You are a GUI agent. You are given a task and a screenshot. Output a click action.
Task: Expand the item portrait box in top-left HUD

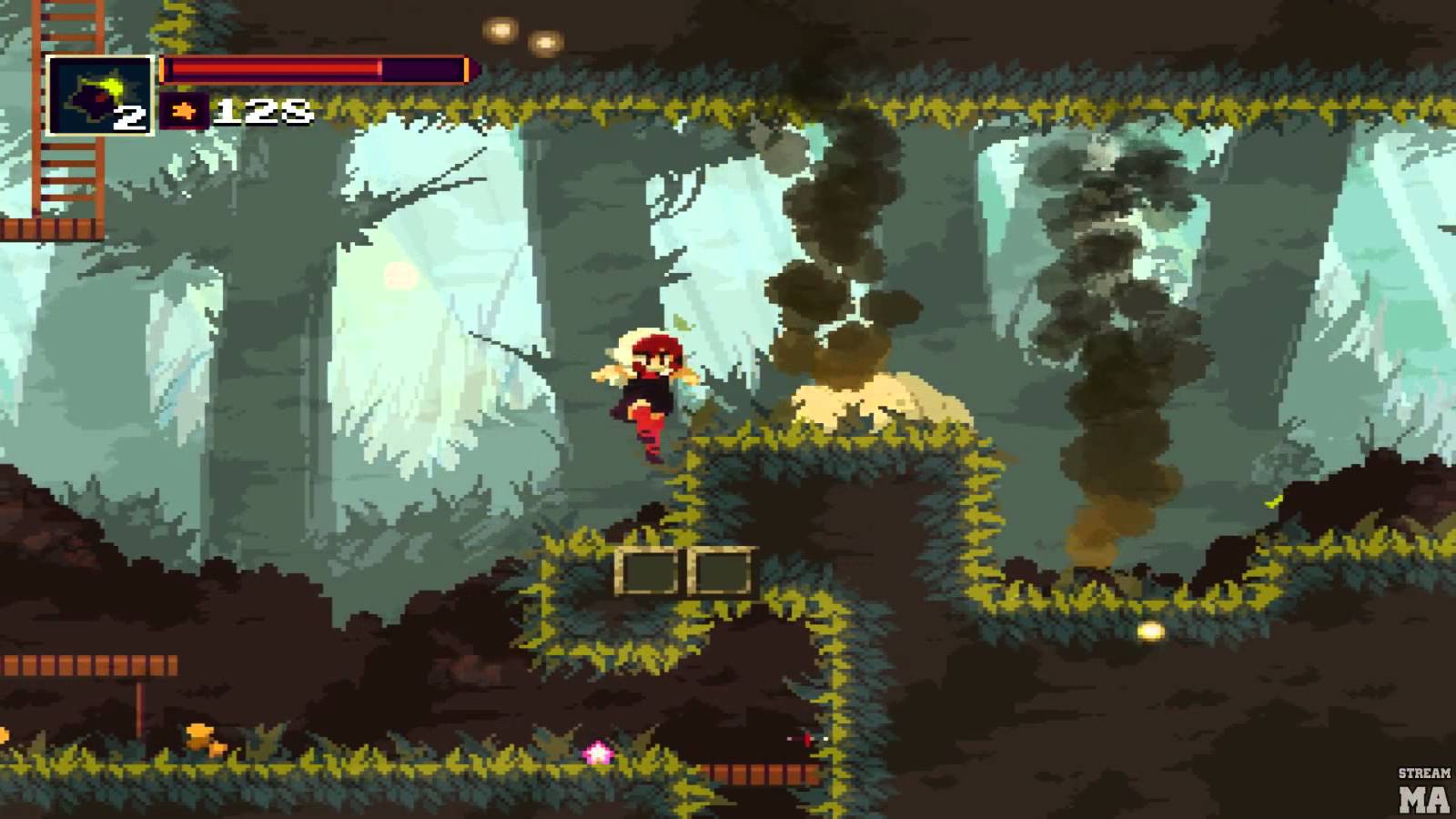(100, 94)
